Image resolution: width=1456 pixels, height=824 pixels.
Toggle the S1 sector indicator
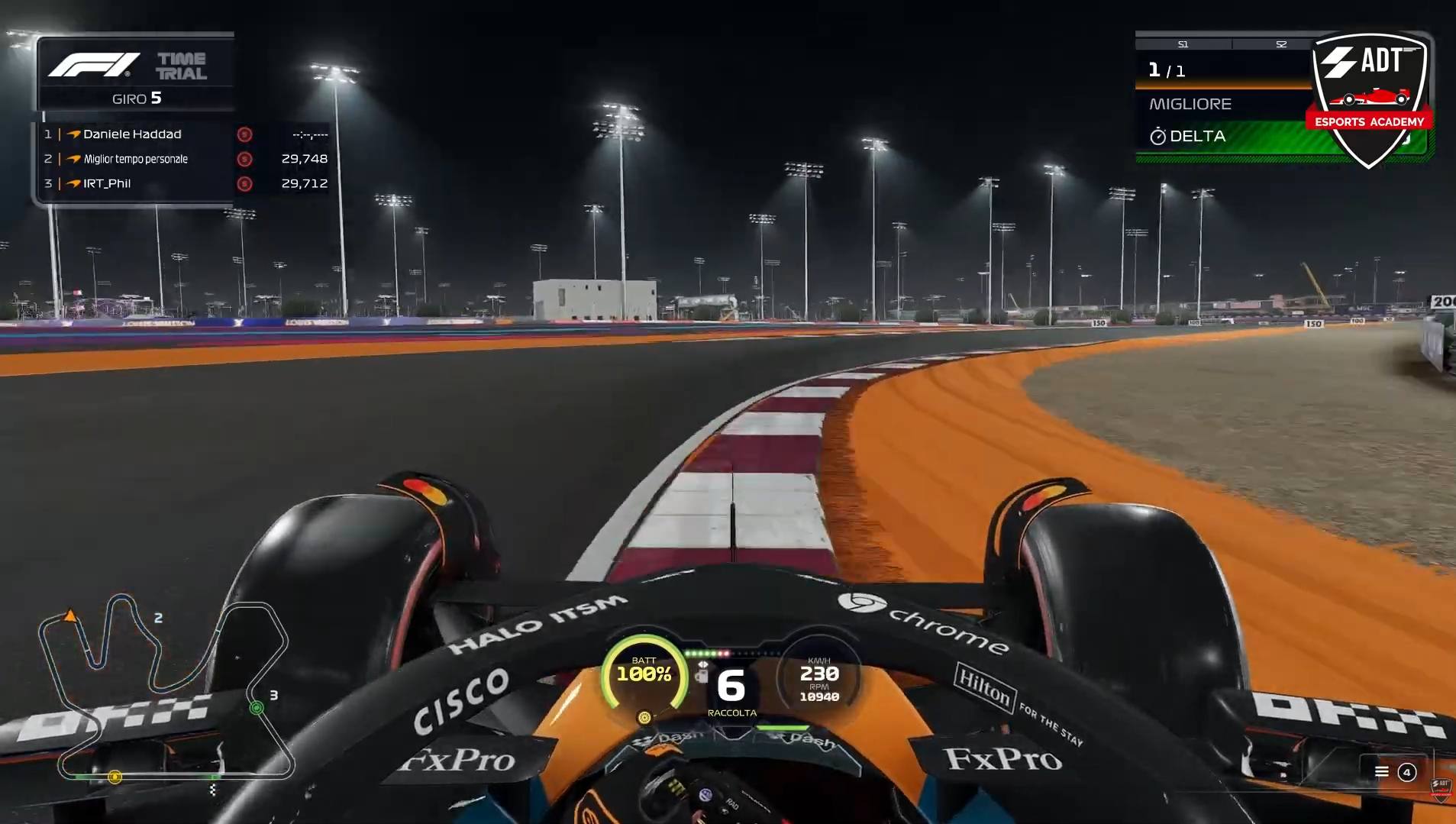coord(1184,44)
